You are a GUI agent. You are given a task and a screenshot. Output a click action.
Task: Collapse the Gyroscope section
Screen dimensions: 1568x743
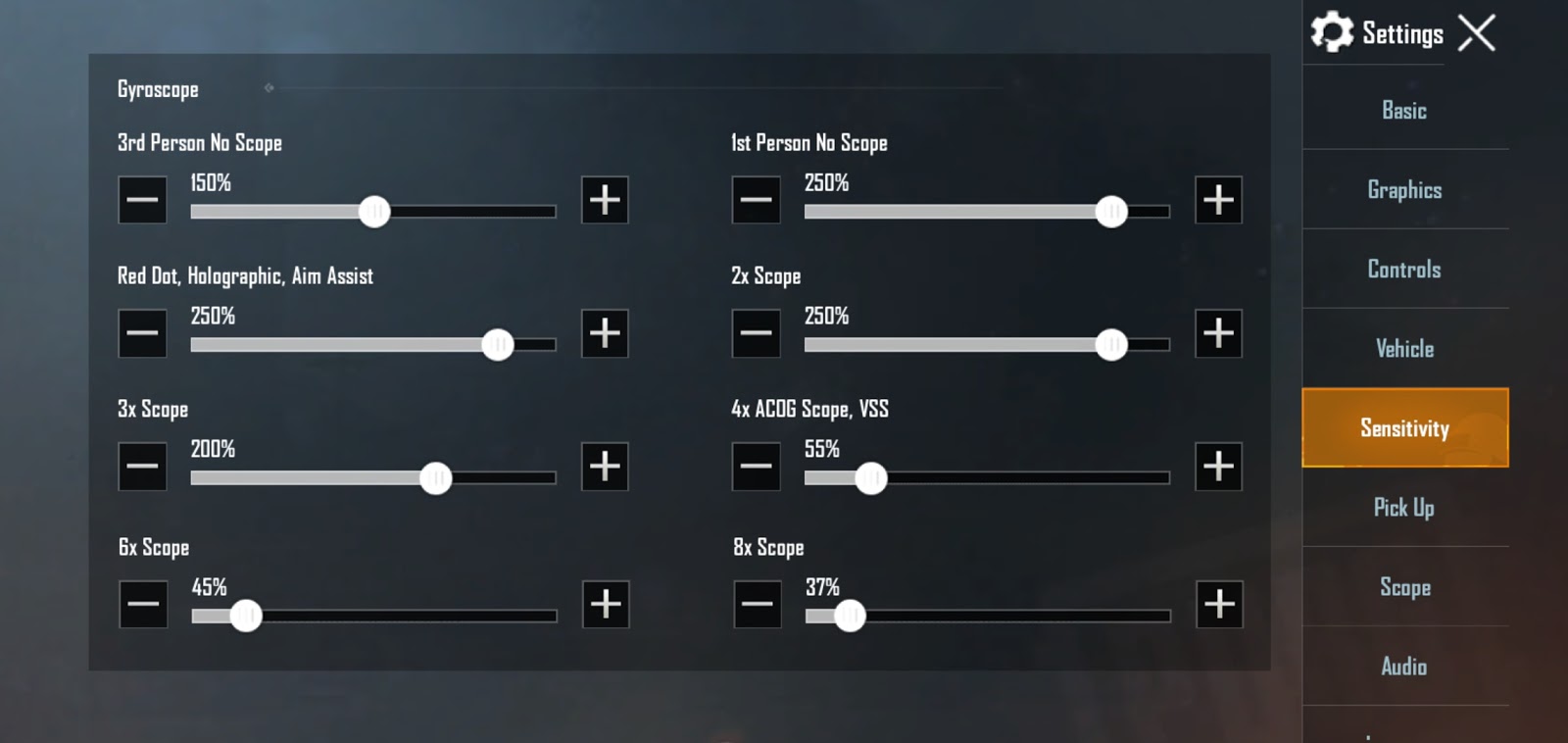(269, 88)
